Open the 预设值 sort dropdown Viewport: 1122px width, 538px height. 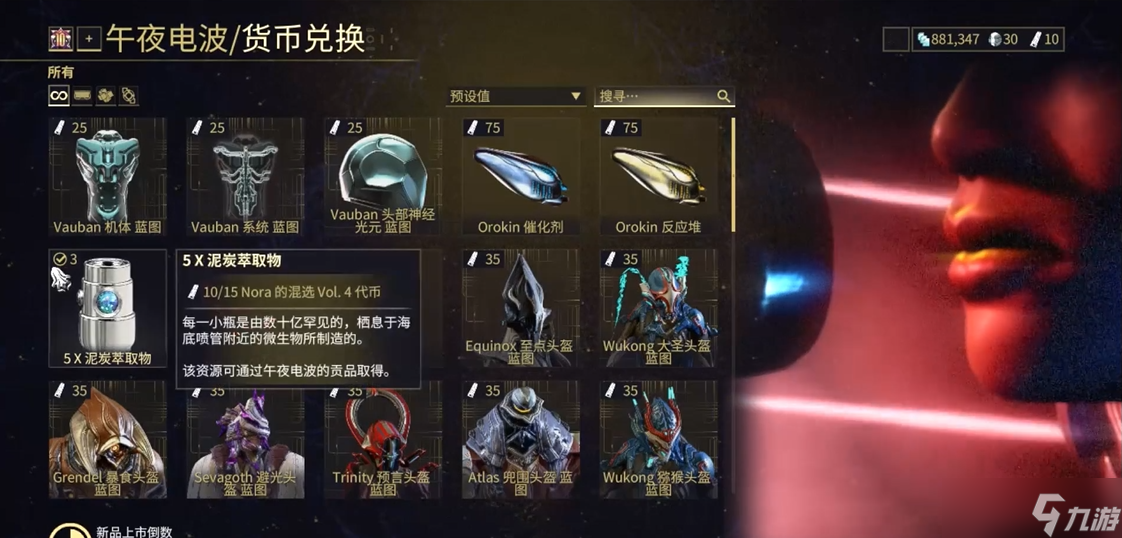pos(515,96)
